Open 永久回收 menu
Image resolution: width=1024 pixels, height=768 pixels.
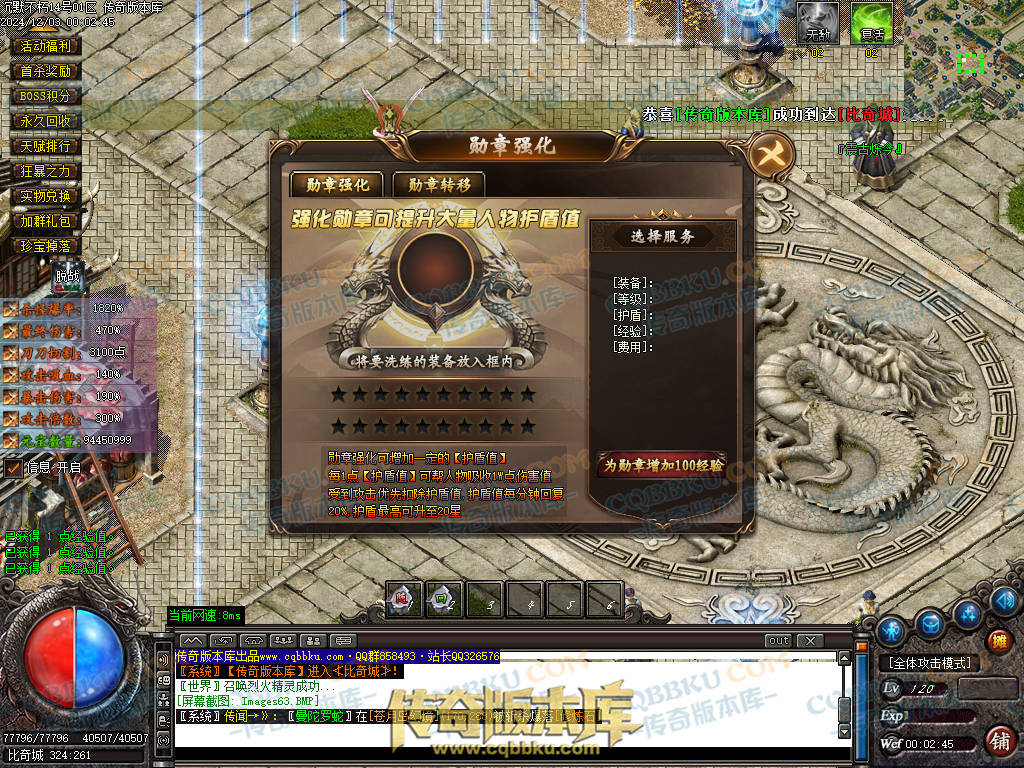[x=45, y=121]
